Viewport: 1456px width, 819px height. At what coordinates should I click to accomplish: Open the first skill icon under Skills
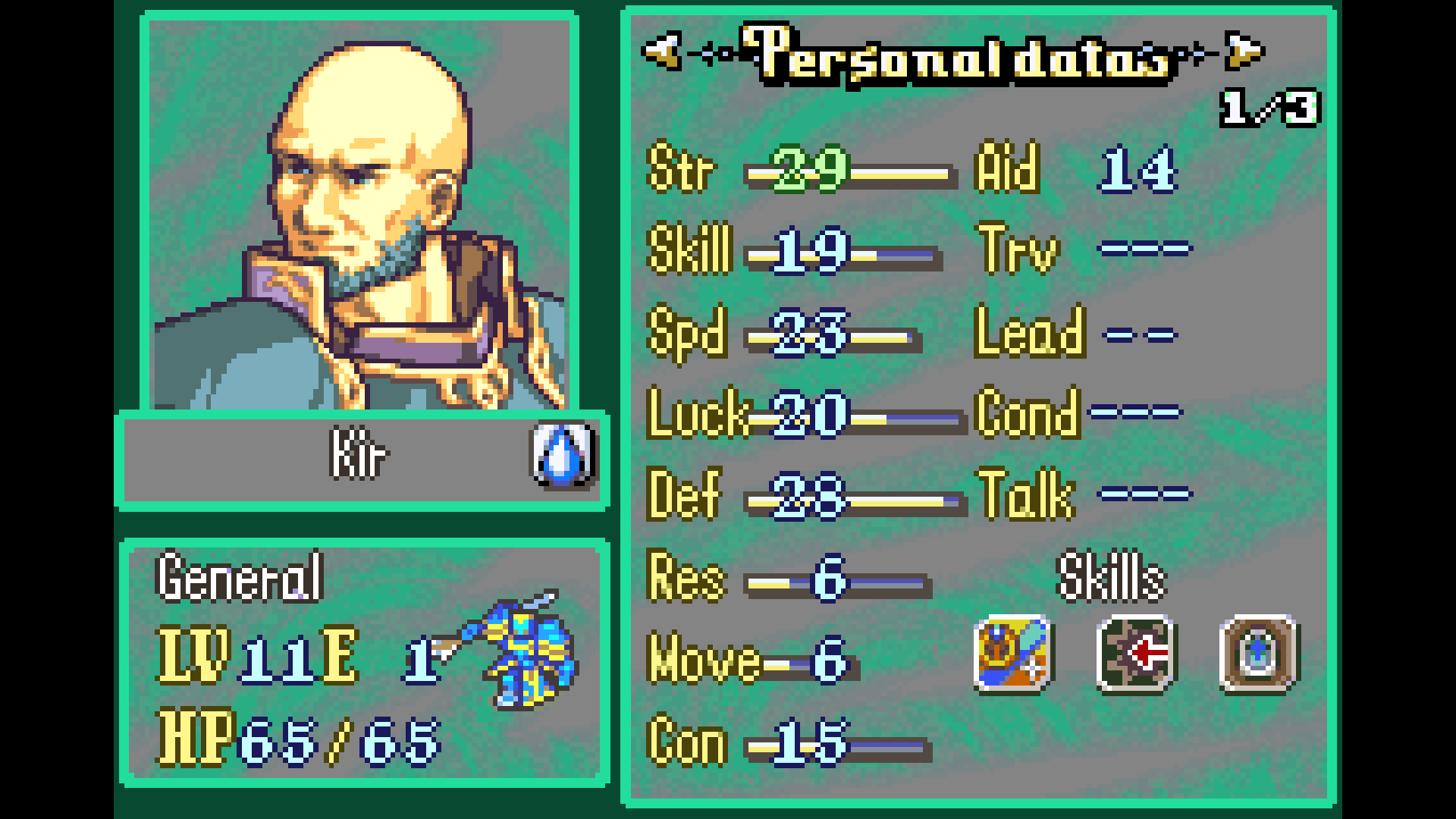1012,655
